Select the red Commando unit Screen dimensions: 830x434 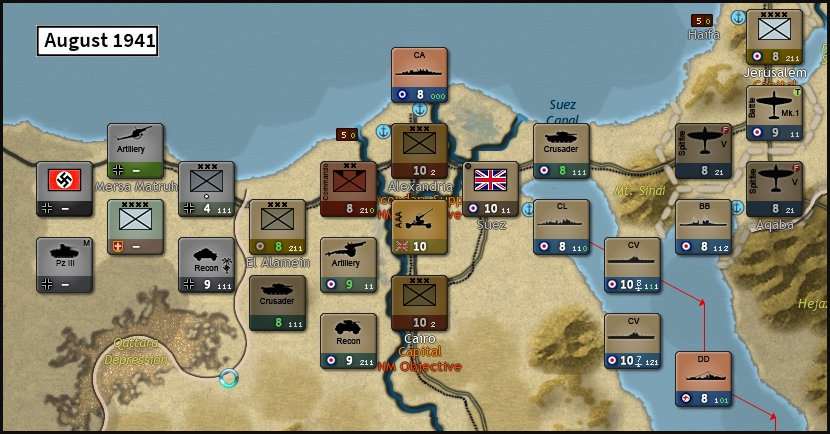click(x=348, y=189)
